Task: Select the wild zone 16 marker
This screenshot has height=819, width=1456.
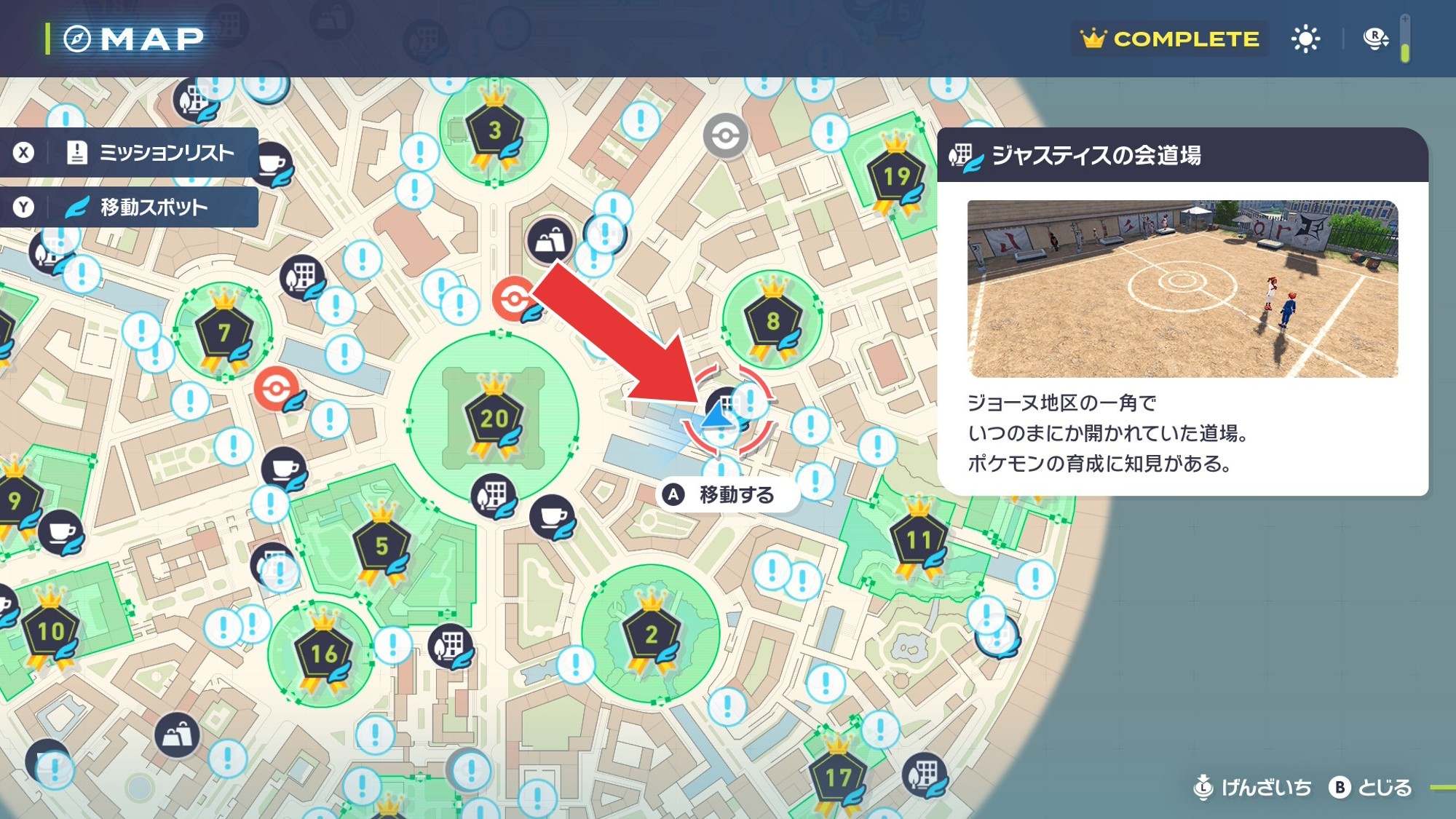Action: pyautogui.click(x=324, y=654)
